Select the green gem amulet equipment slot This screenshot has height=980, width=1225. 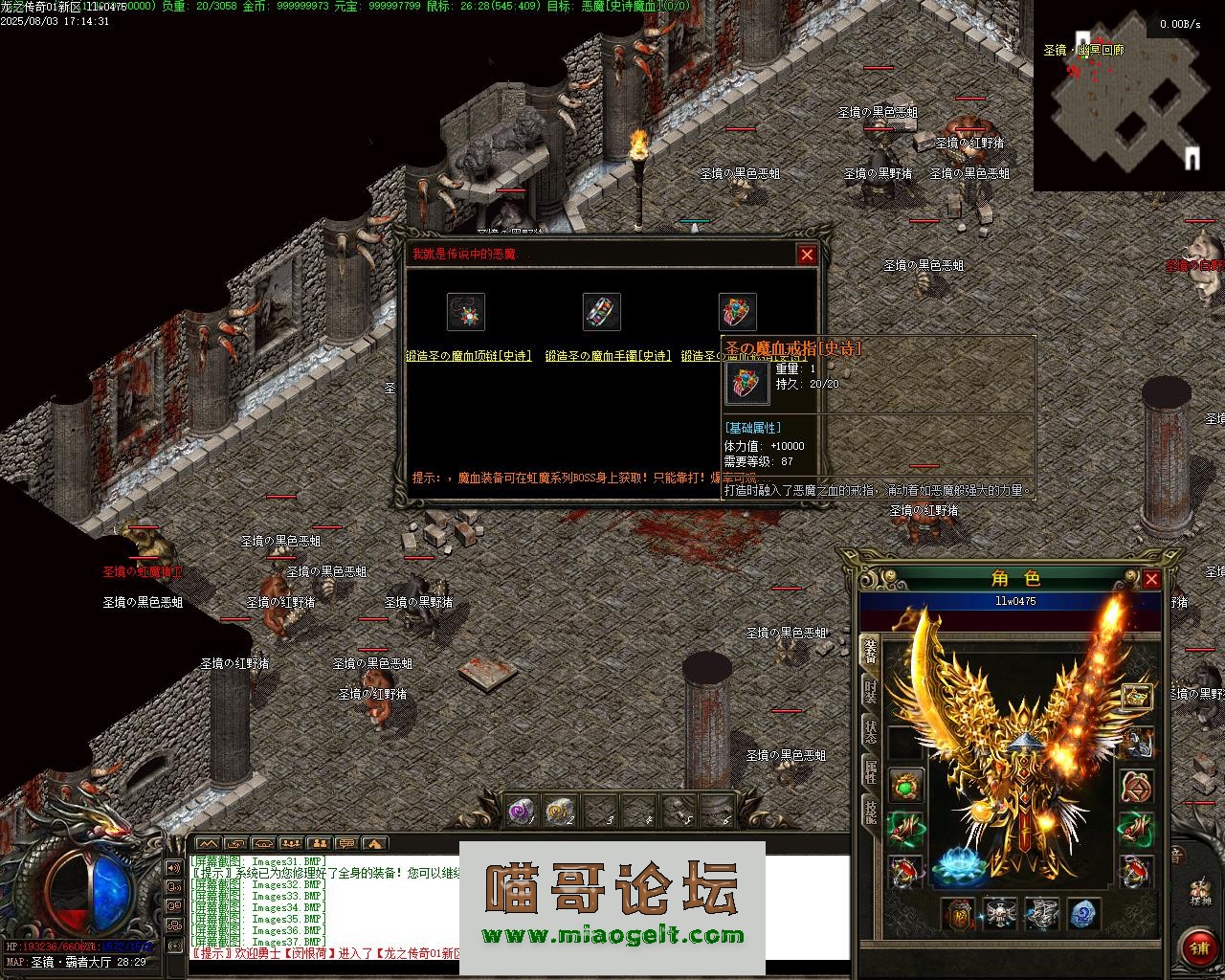click(906, 787)
